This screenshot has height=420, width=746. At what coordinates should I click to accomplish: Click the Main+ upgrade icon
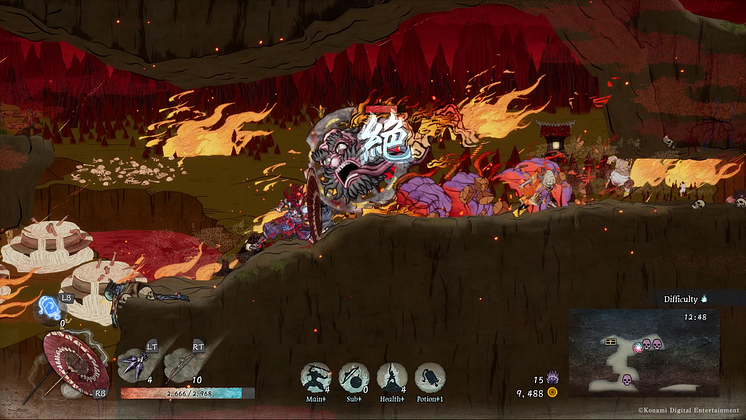(x=316, y=376)
